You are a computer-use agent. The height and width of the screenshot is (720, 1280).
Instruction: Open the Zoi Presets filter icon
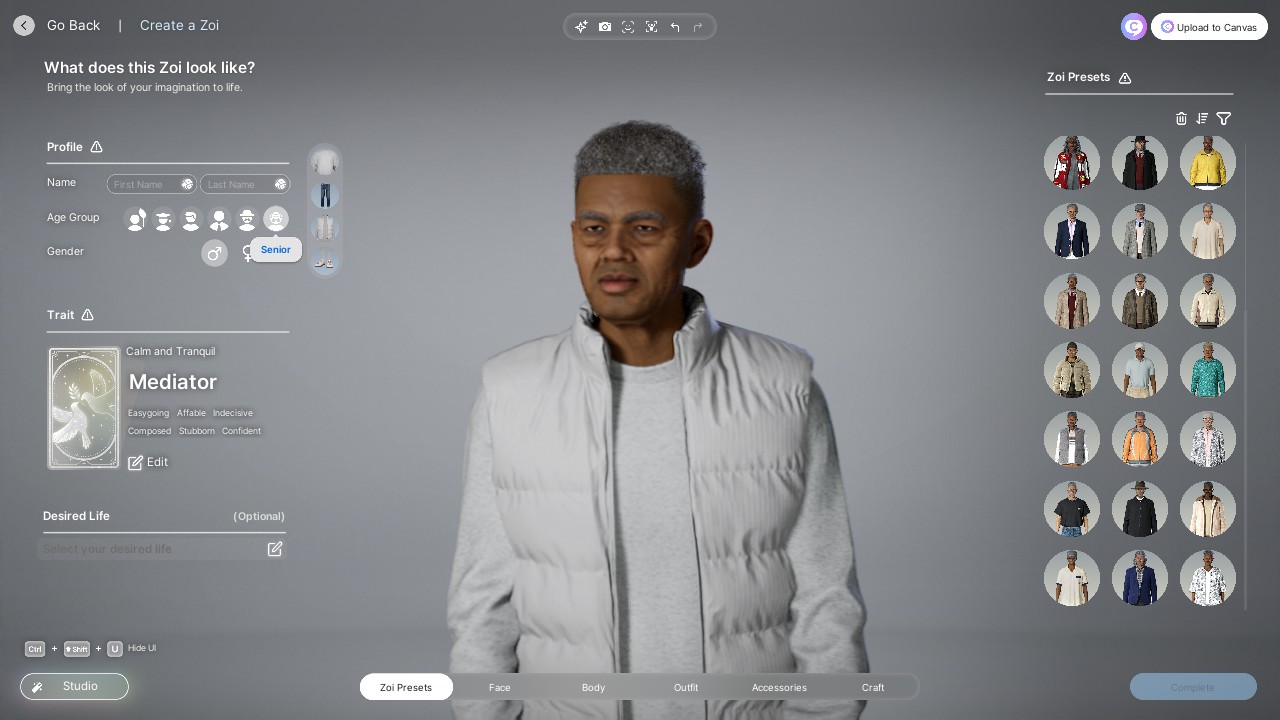coord(1224,119)
